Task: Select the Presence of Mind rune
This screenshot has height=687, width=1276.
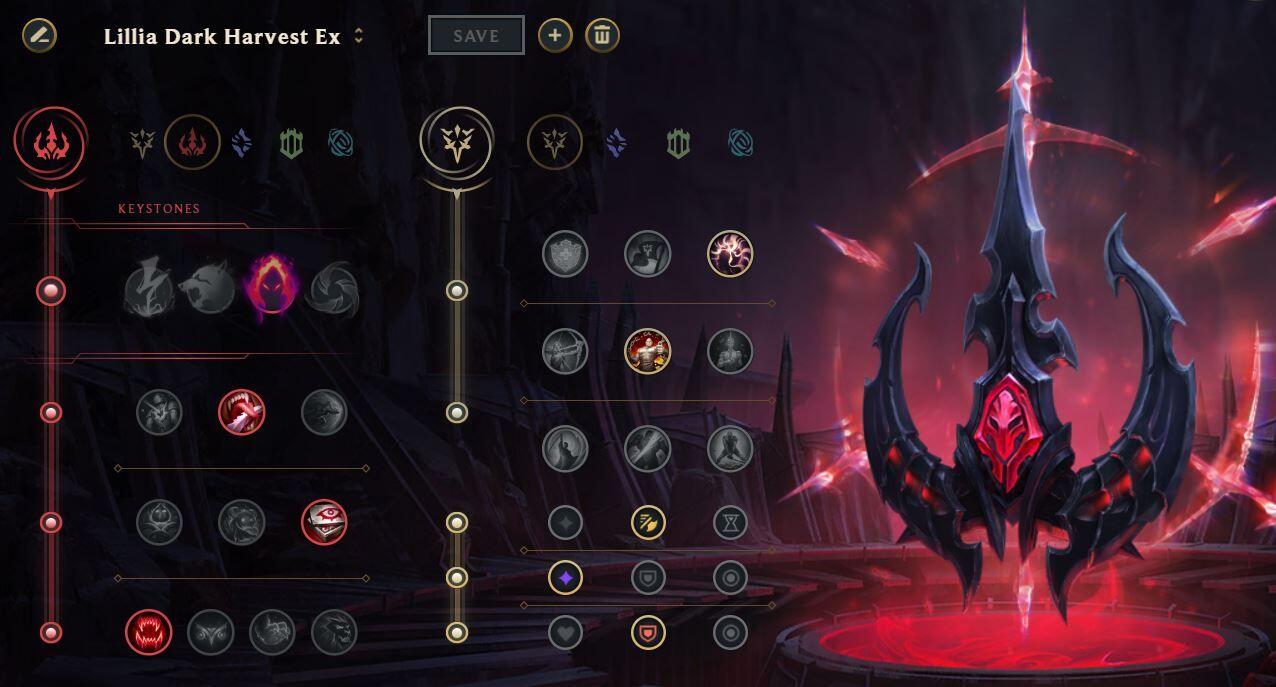Action: click(730, 254)
